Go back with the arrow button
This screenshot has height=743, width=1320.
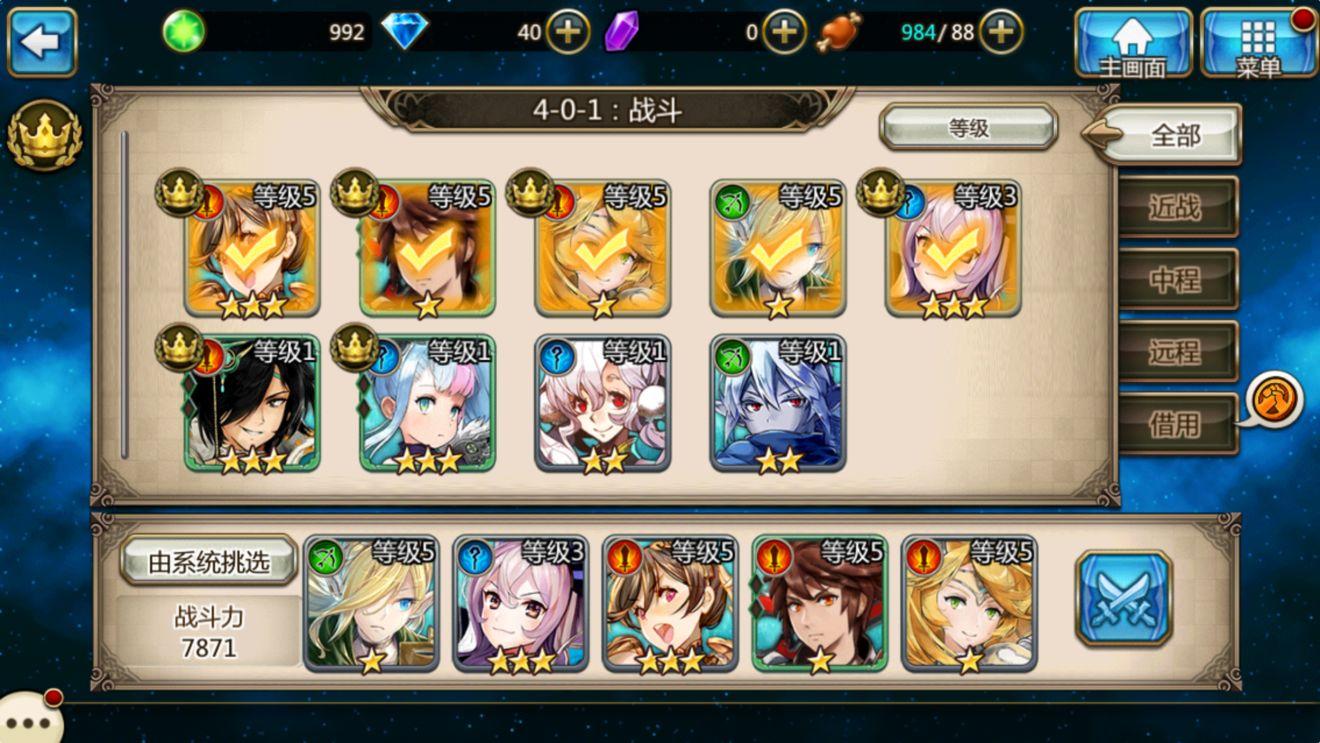[42, 41]
